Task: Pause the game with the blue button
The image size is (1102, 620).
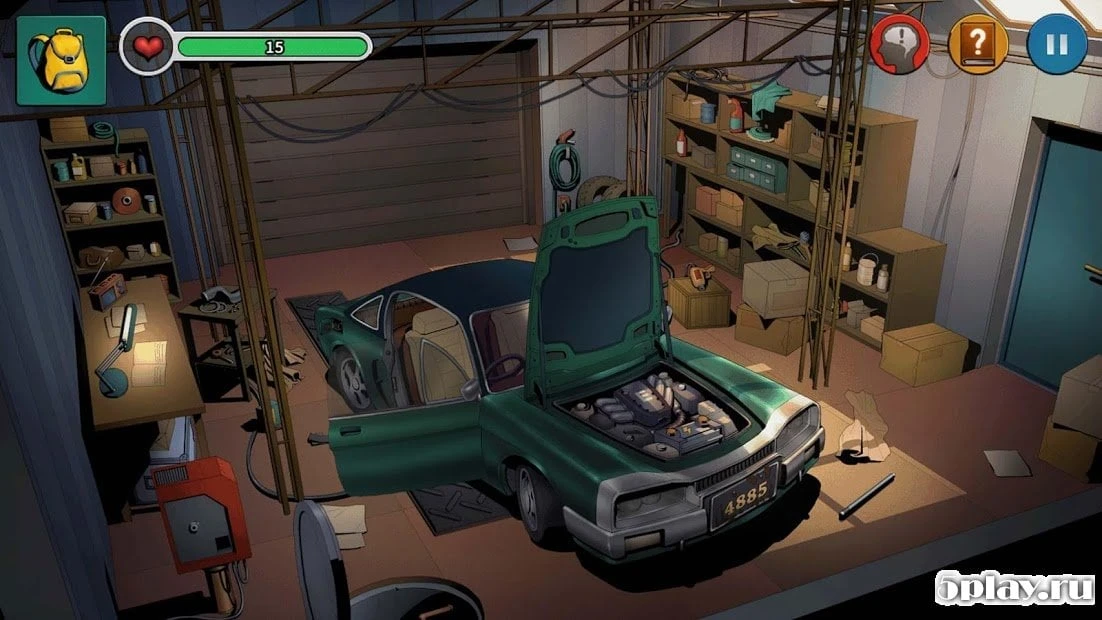Action: (1057, 45)
